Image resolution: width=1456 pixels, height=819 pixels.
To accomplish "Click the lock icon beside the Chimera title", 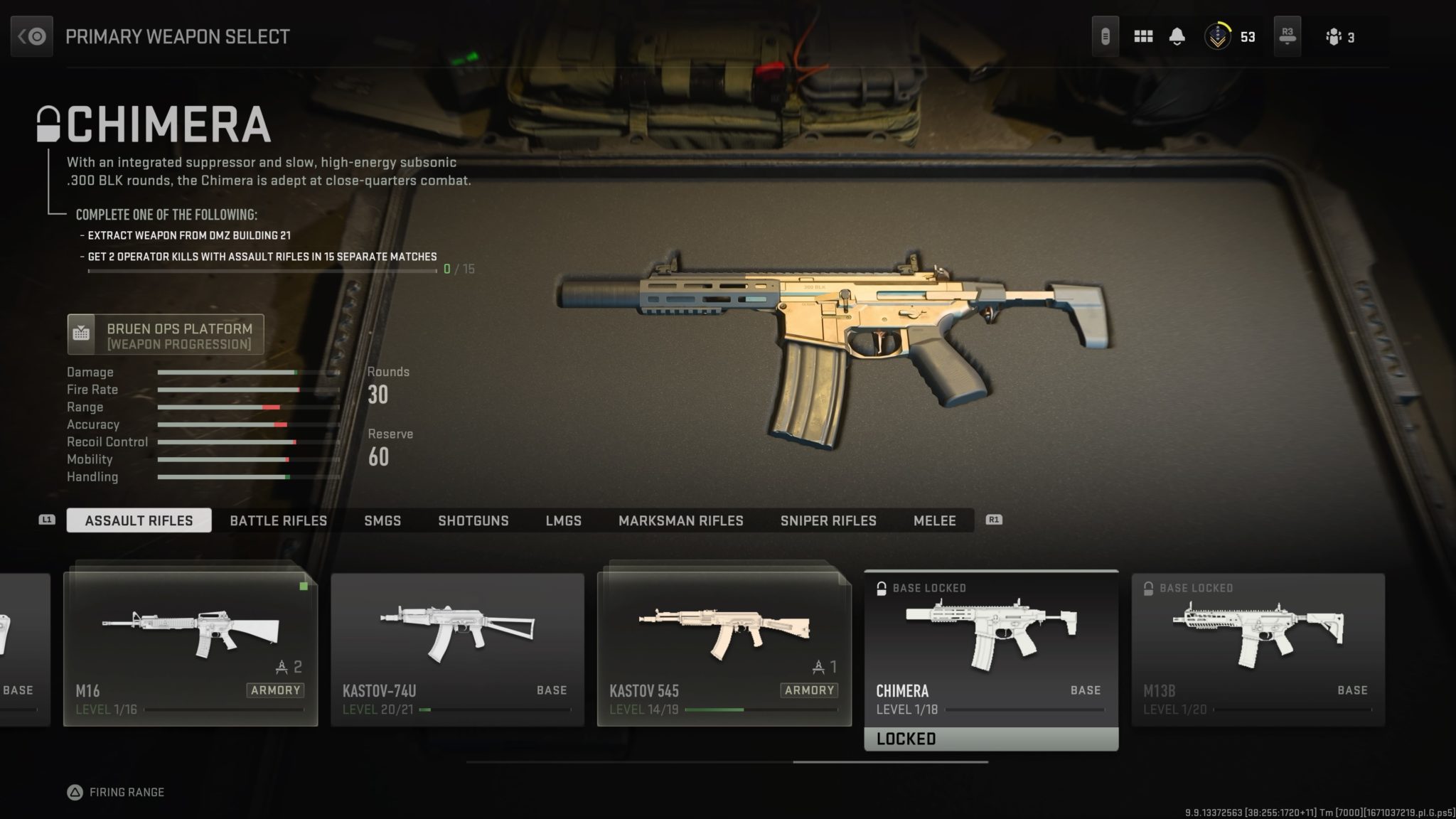I will (47, 124).
